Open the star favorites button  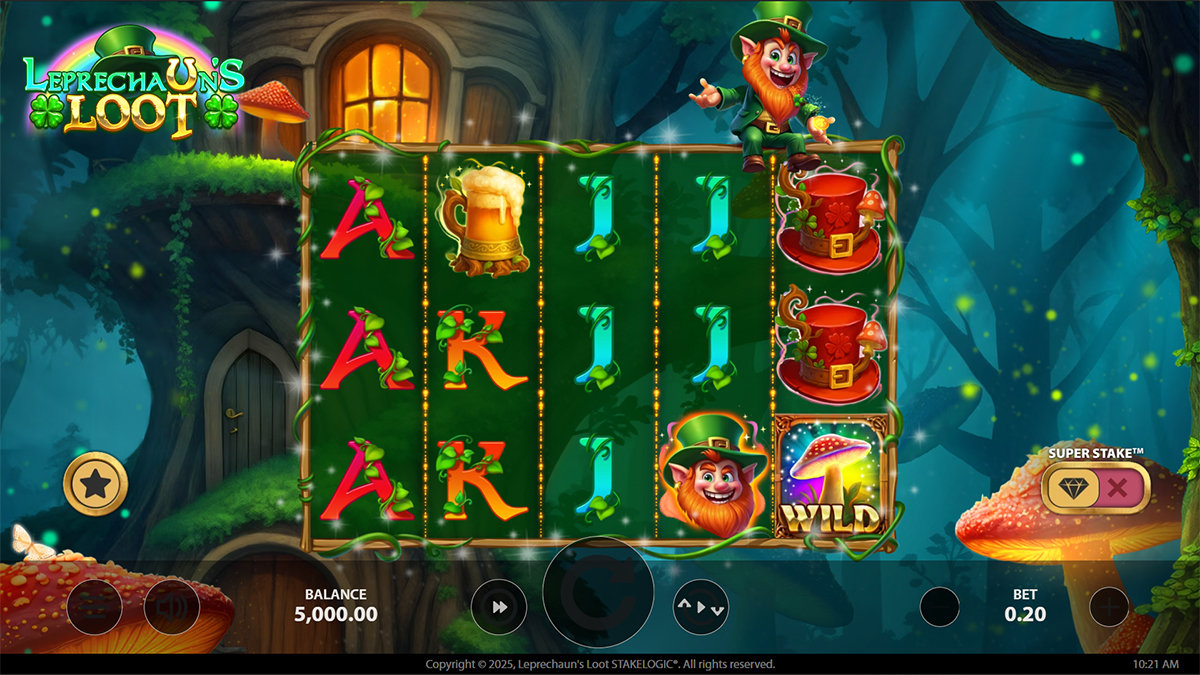click(95, 485)
